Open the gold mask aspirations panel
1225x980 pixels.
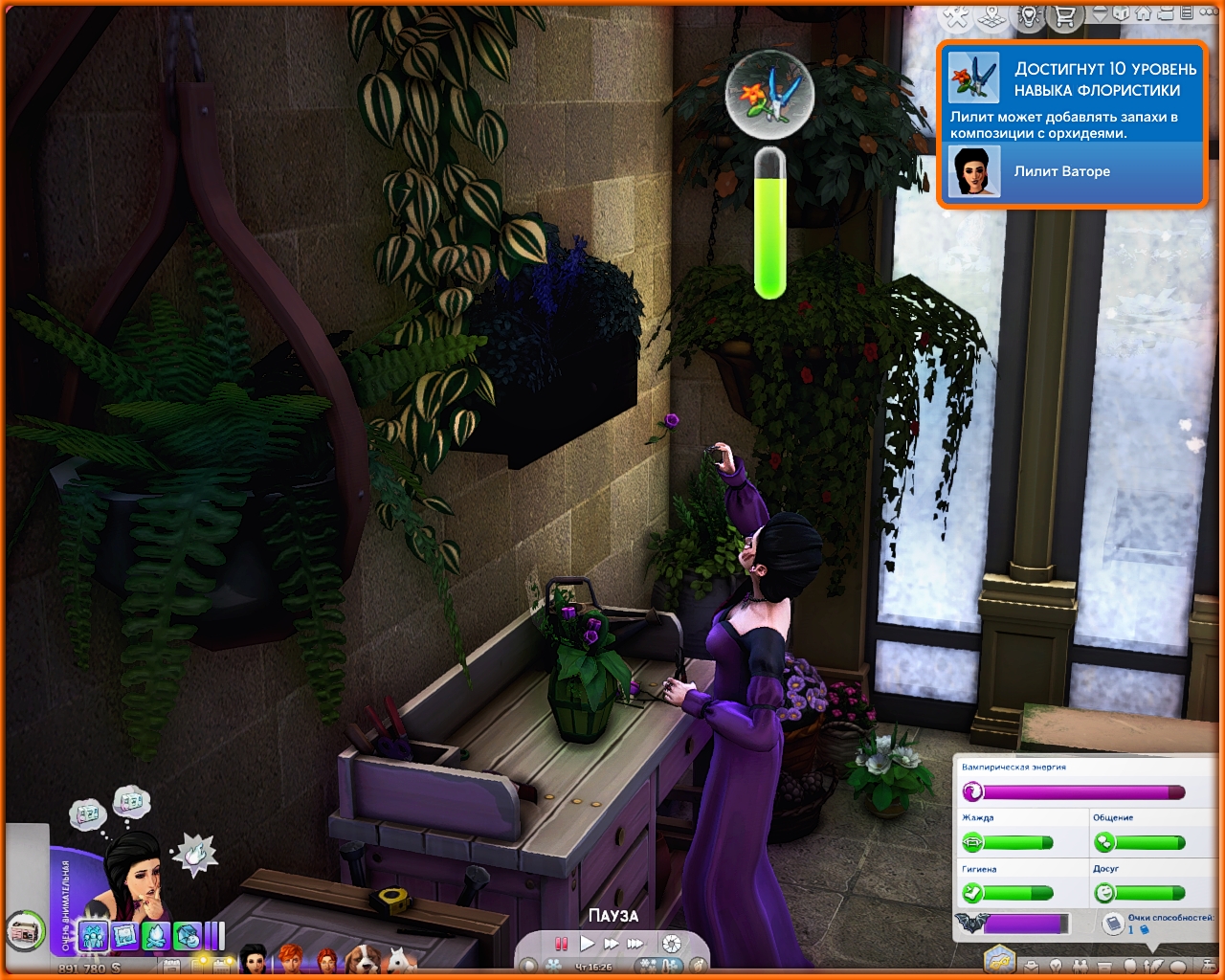[x=998, y=959]
